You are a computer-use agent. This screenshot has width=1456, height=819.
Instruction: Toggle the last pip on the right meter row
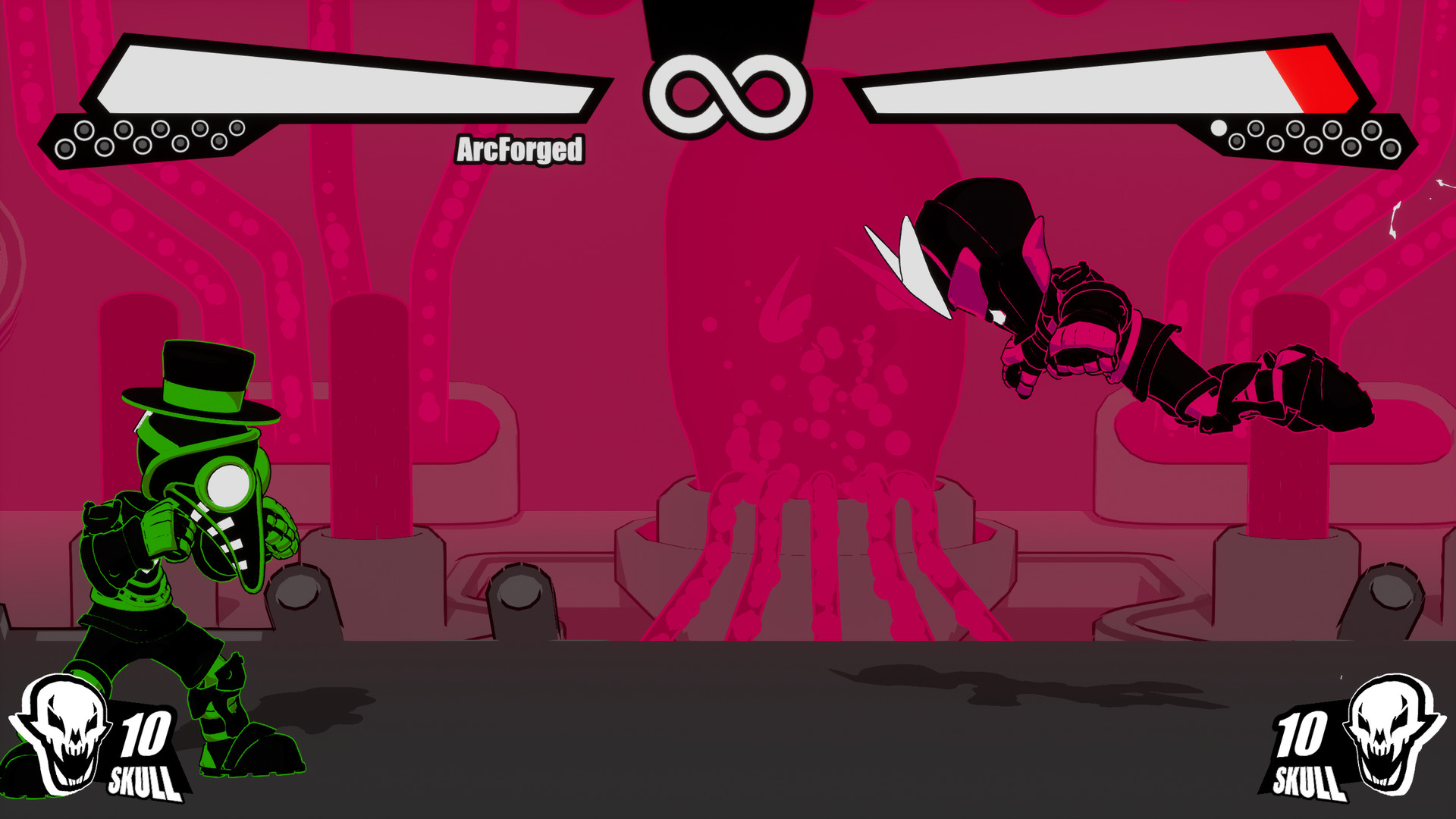pyautogui.click(x=1390, y=149)
